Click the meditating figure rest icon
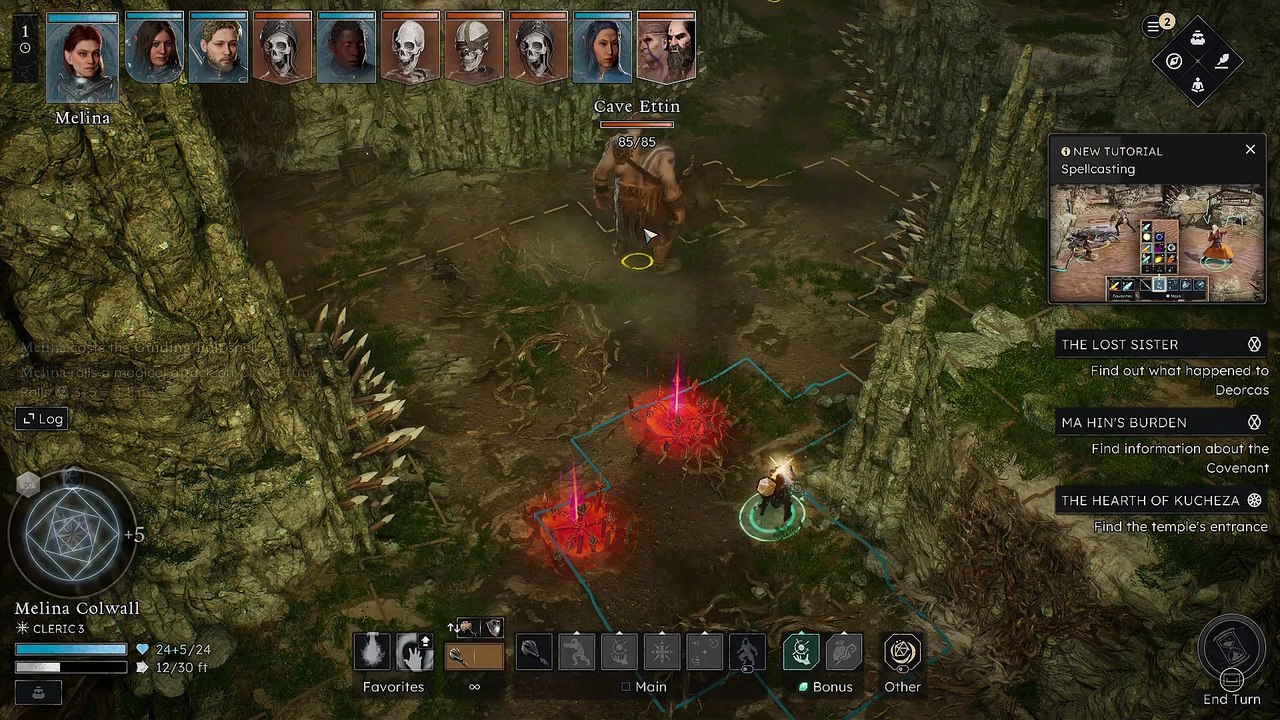 1197,85
